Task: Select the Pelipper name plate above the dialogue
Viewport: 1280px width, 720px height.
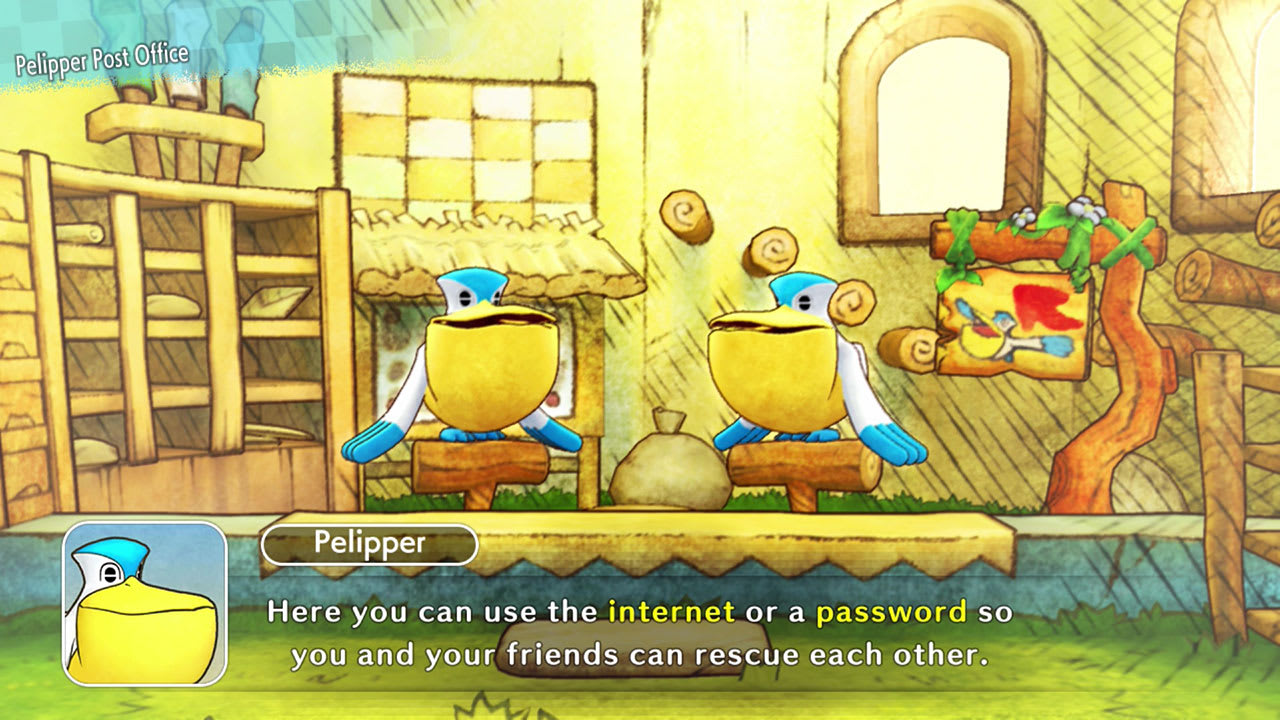Action: click(370, 543)
